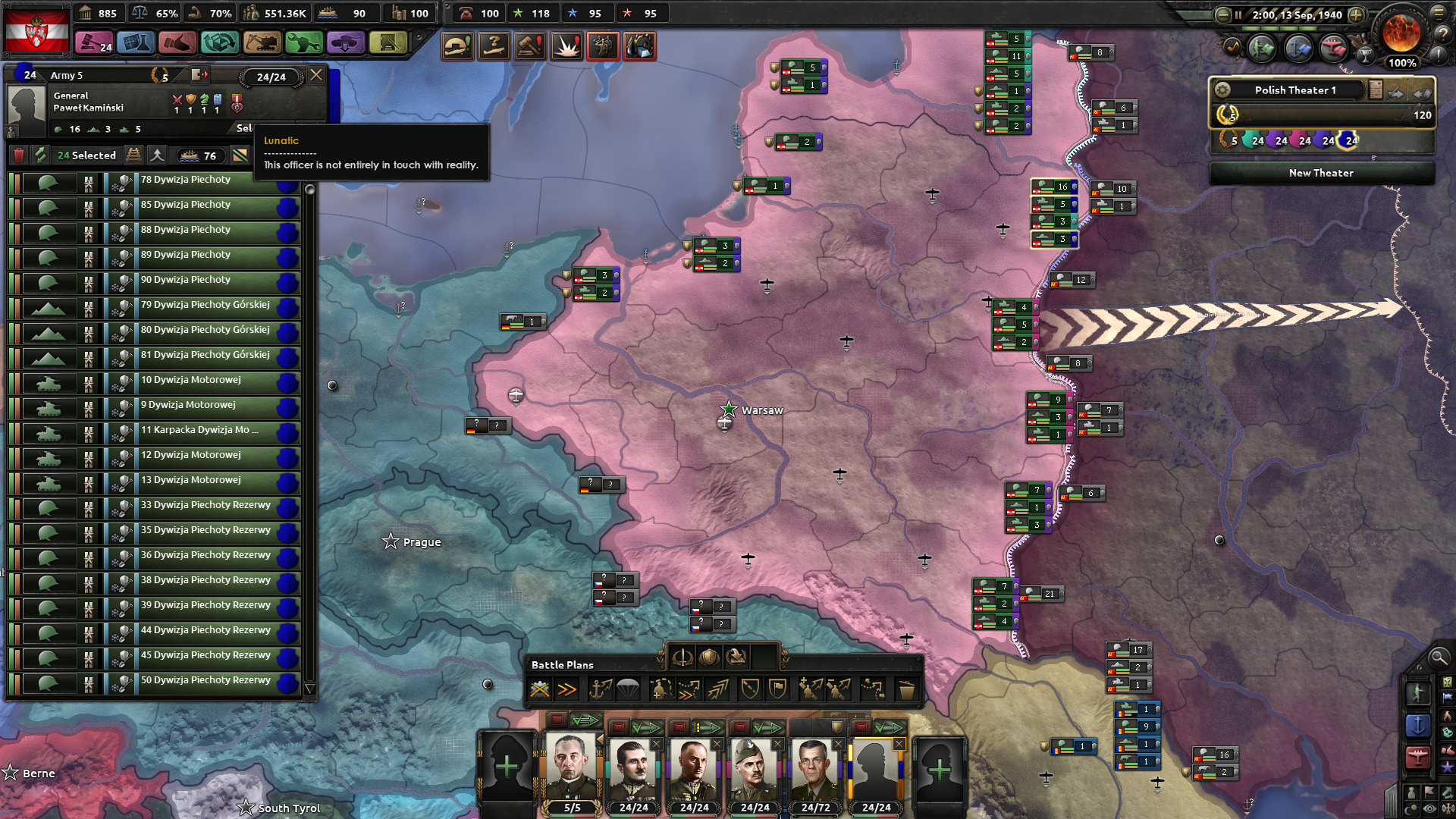Click the scroll-down arrow below the division list
Image resolution: width=1456 pixels, height=819 pixels.
point(309,687)
